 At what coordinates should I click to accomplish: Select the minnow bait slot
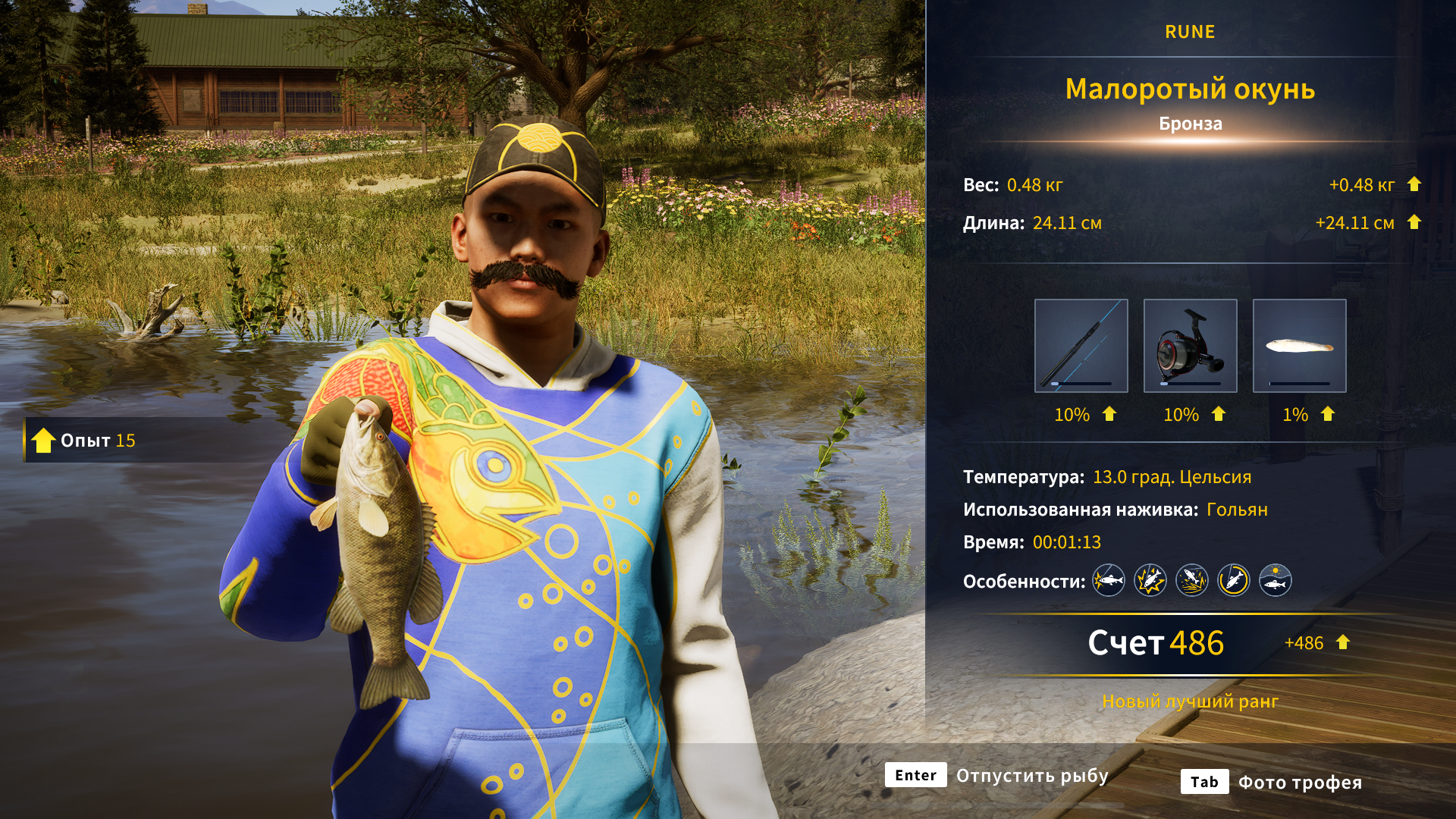pyautogui.click(x=1299, y=346)
